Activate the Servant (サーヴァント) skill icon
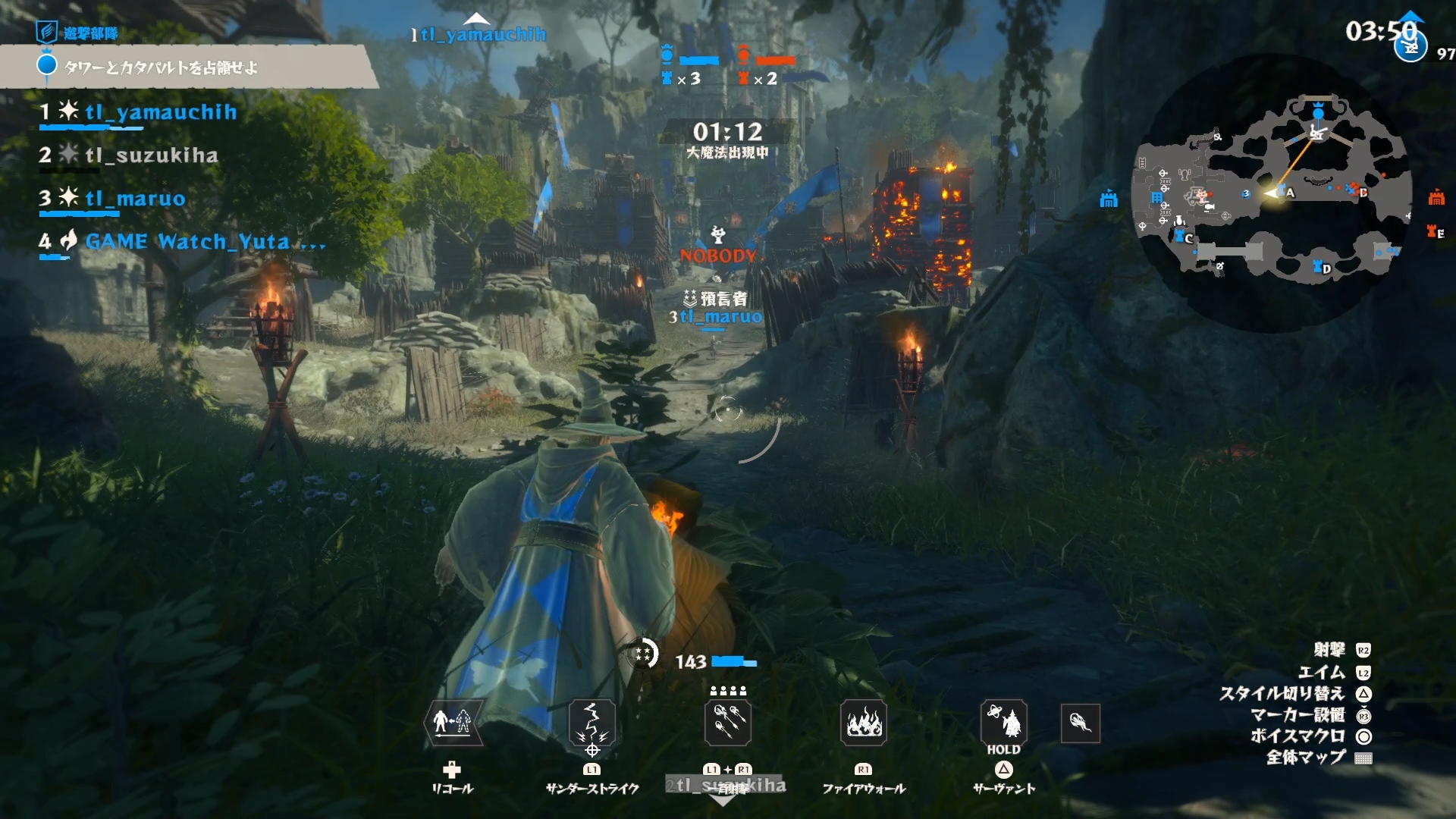 (x=1003, y=721)
